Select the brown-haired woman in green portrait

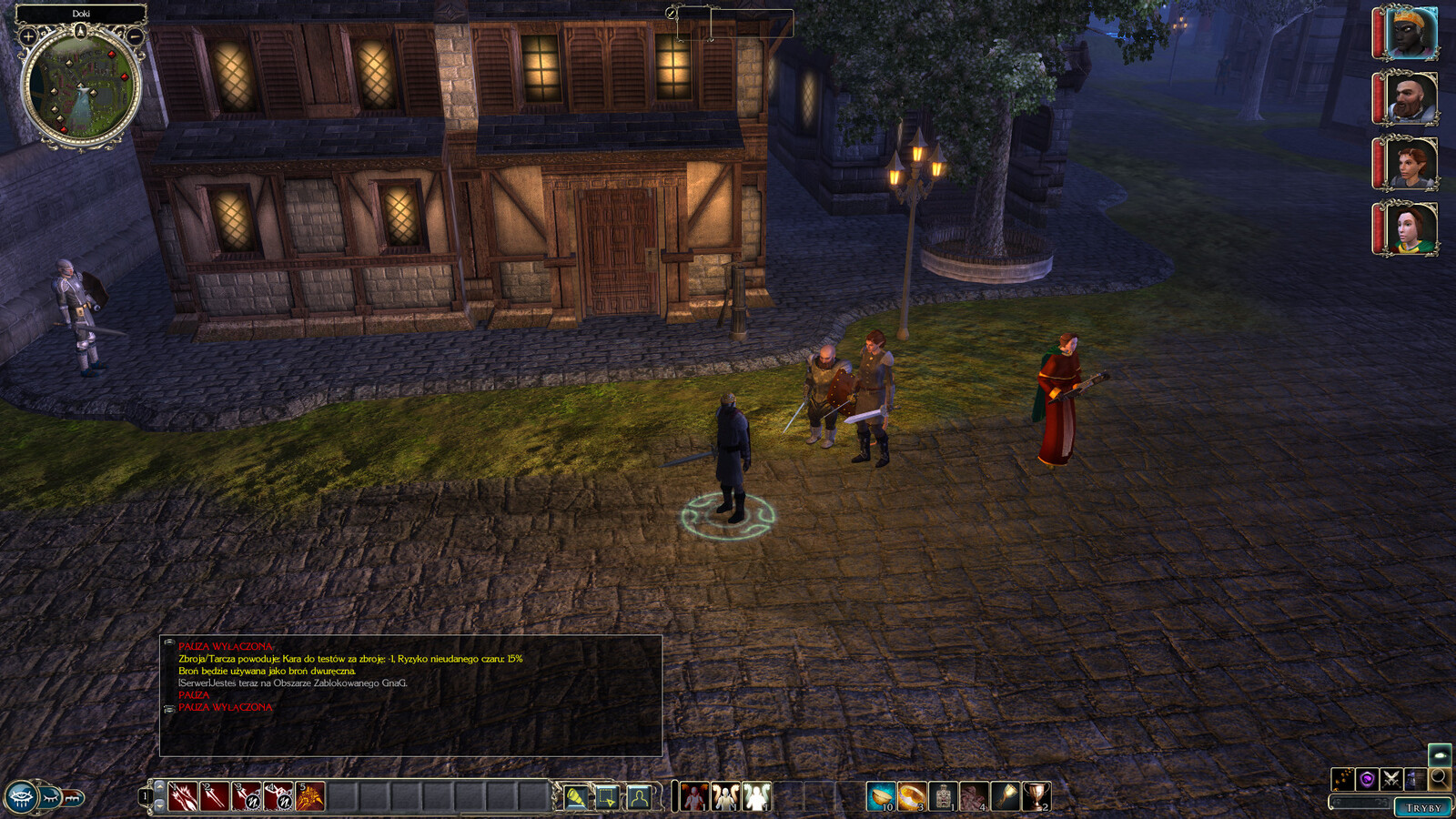click(x=1410, y=228)
